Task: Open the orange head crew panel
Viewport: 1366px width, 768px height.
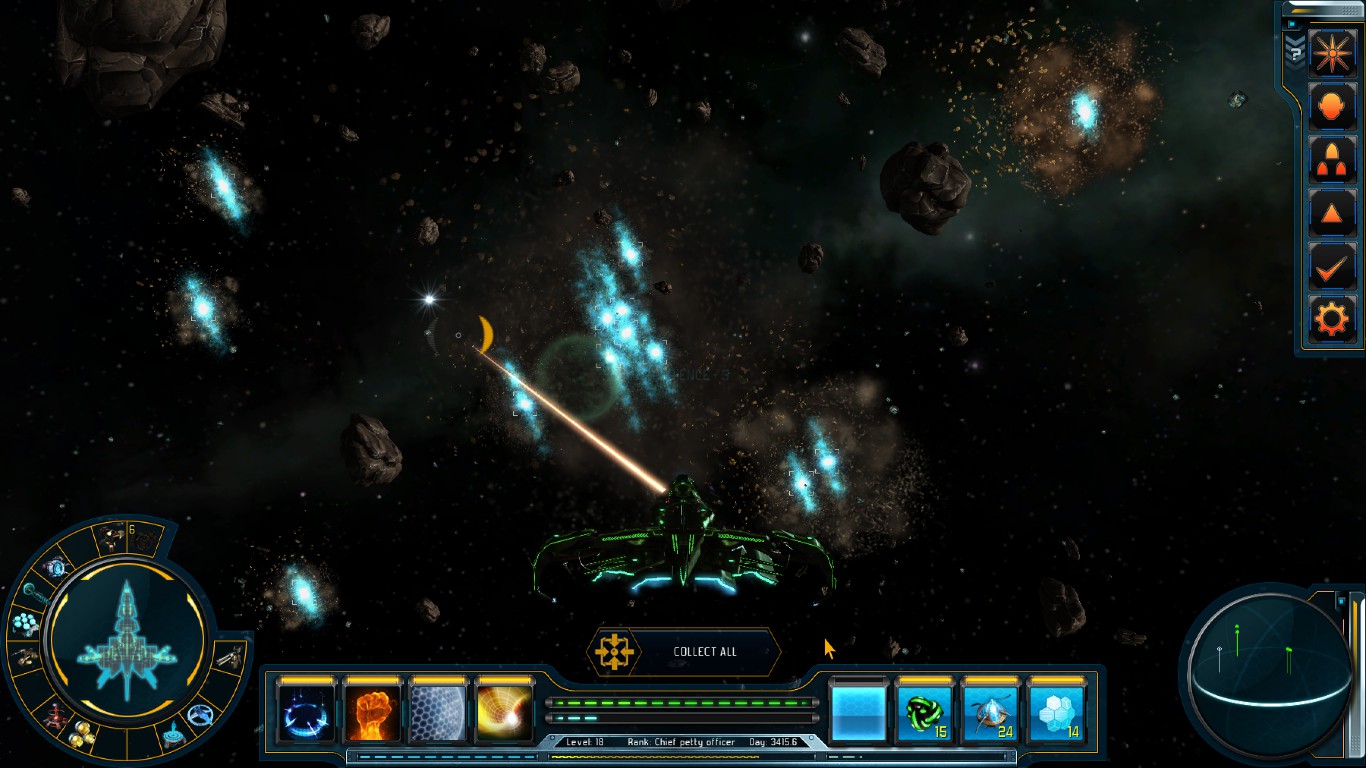Action: (1332, 107)
